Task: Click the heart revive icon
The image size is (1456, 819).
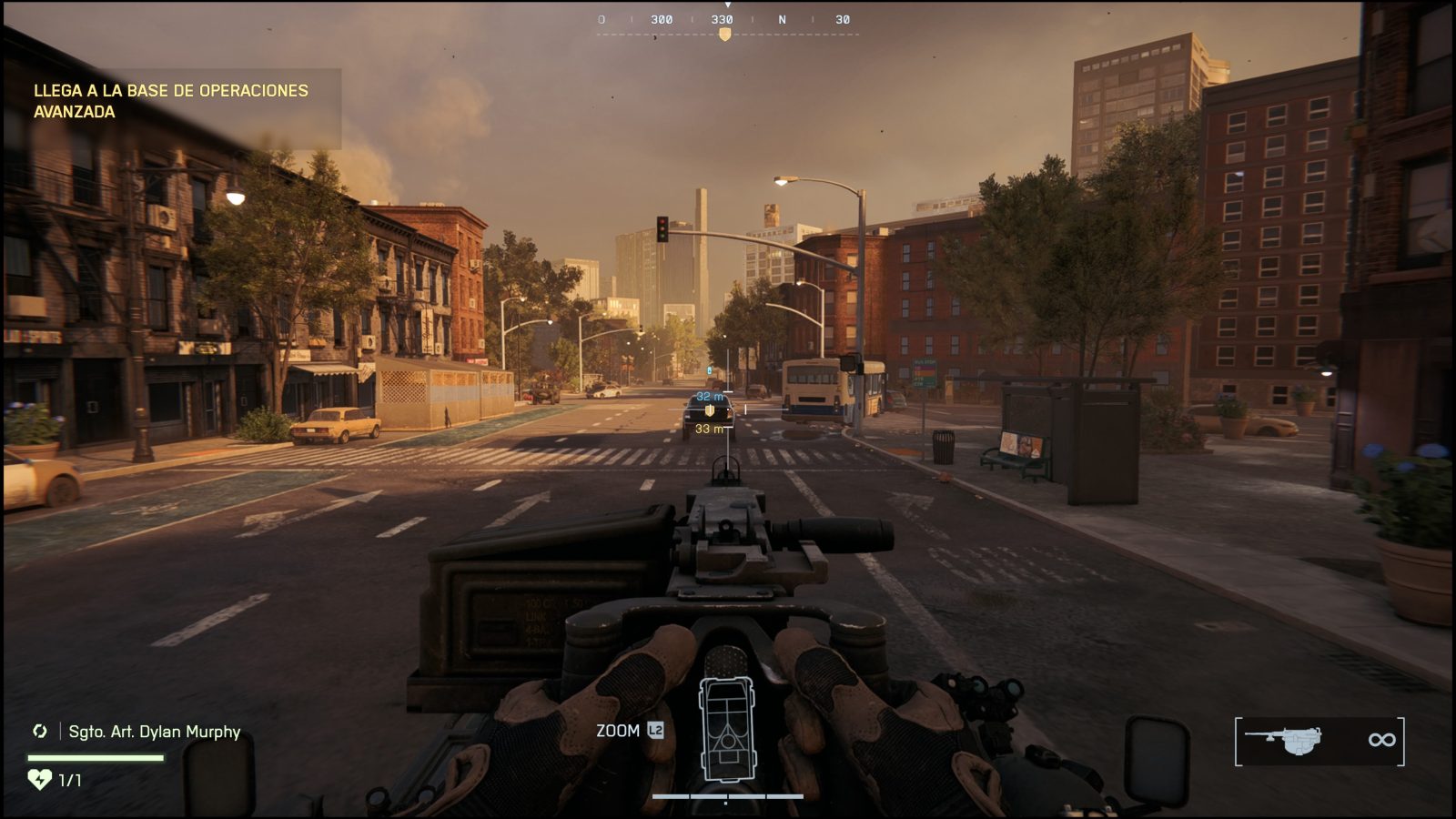Action: tap(39, 779)
